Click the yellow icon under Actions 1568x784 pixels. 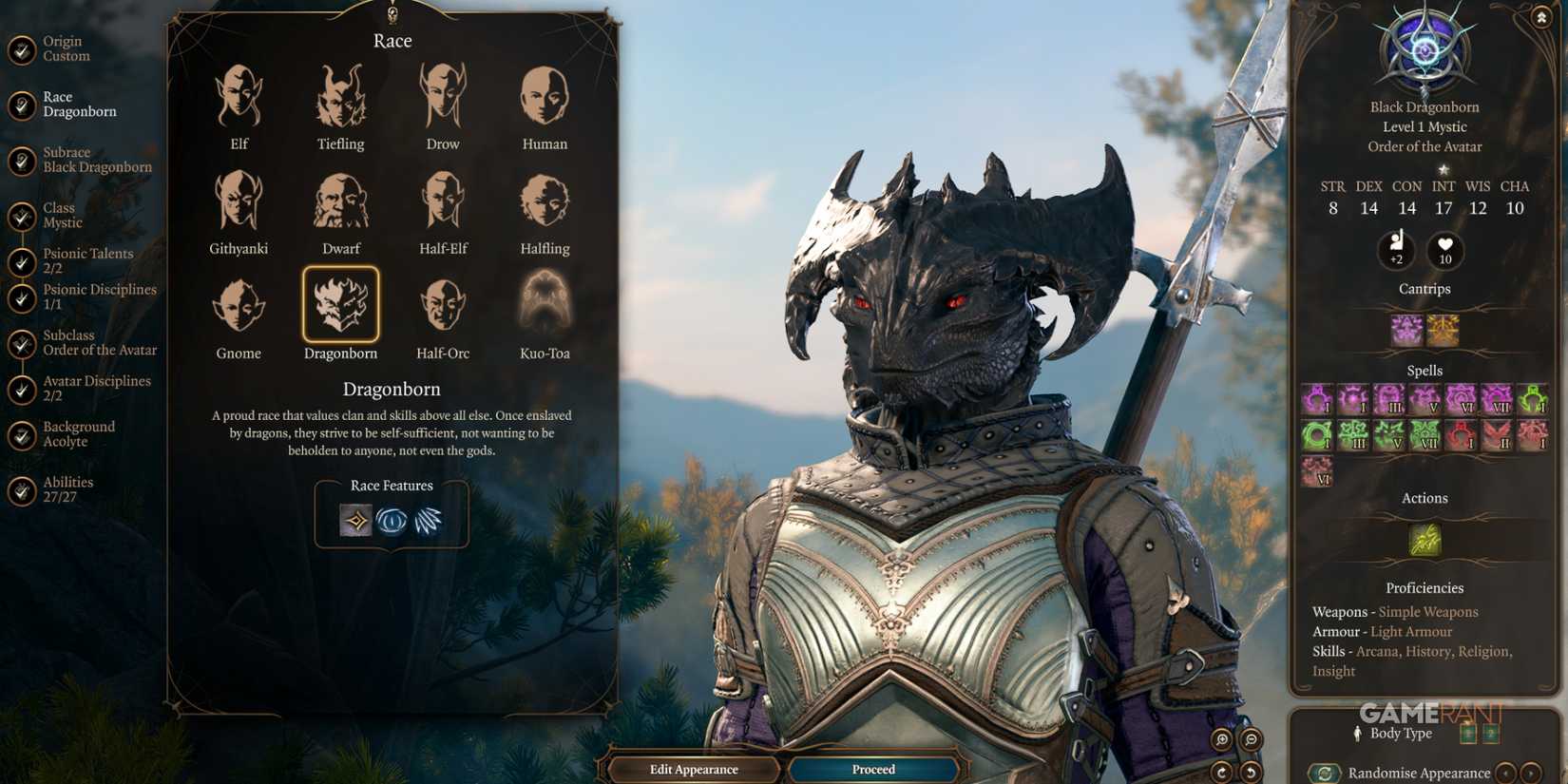[1424, 539]
